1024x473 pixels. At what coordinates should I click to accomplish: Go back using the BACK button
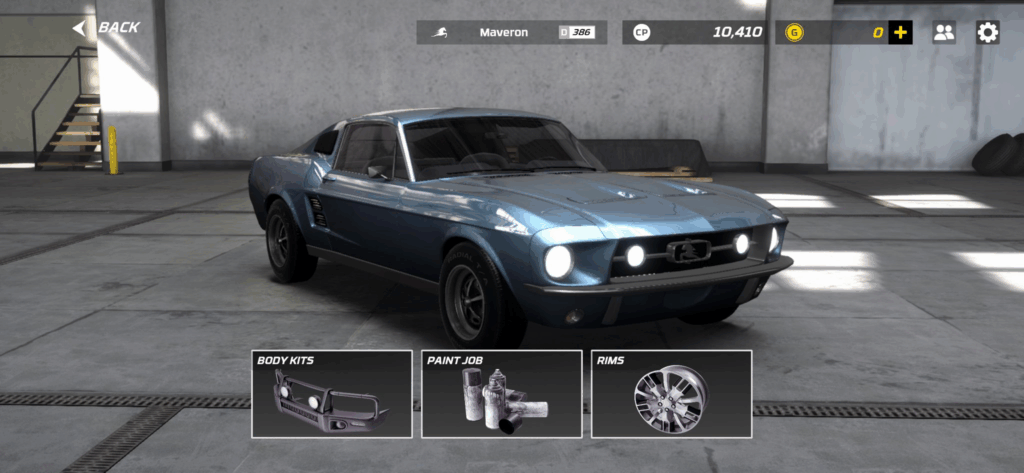(107, 28)
